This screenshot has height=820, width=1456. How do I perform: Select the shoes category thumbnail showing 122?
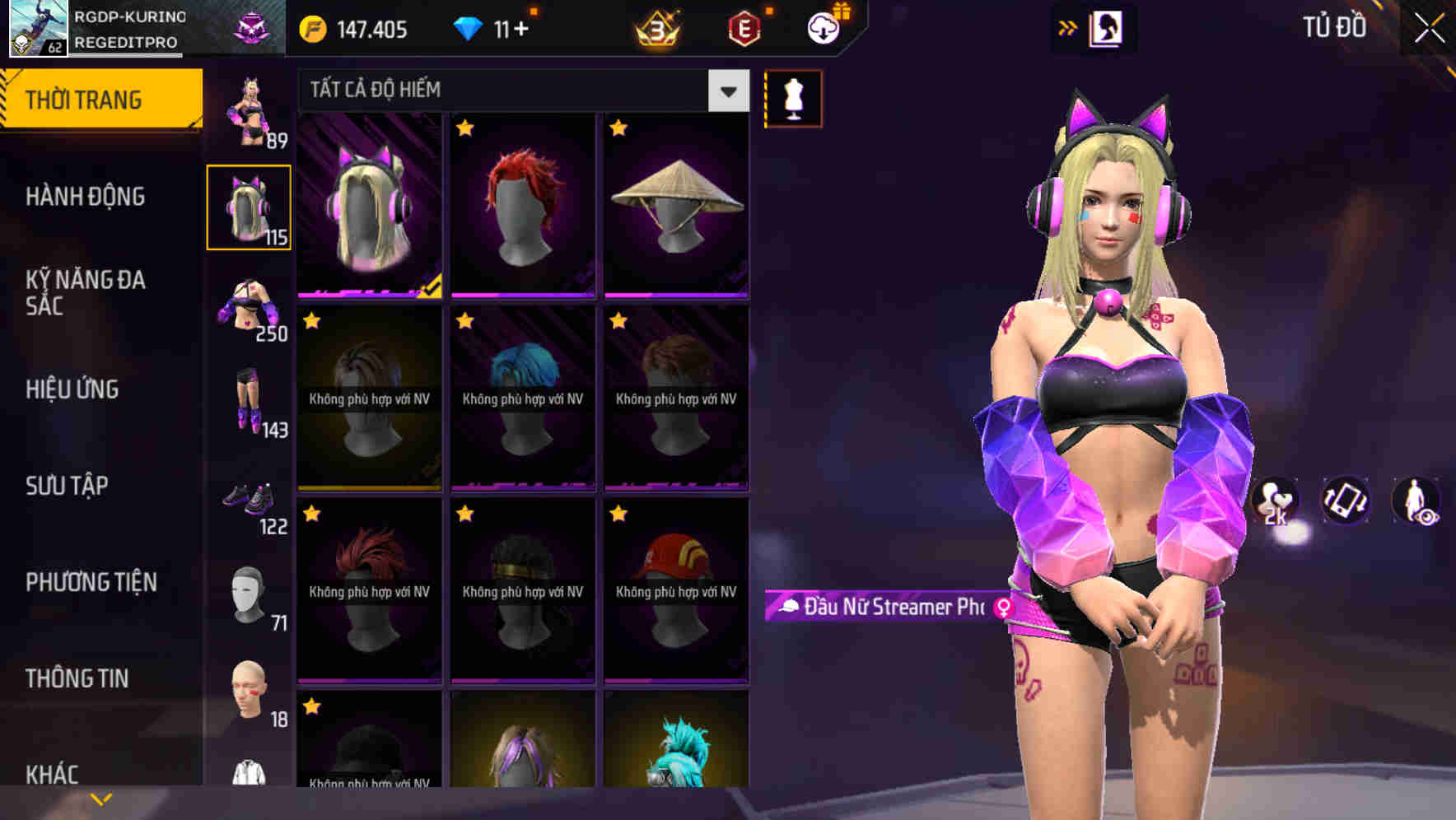(249, 506)
